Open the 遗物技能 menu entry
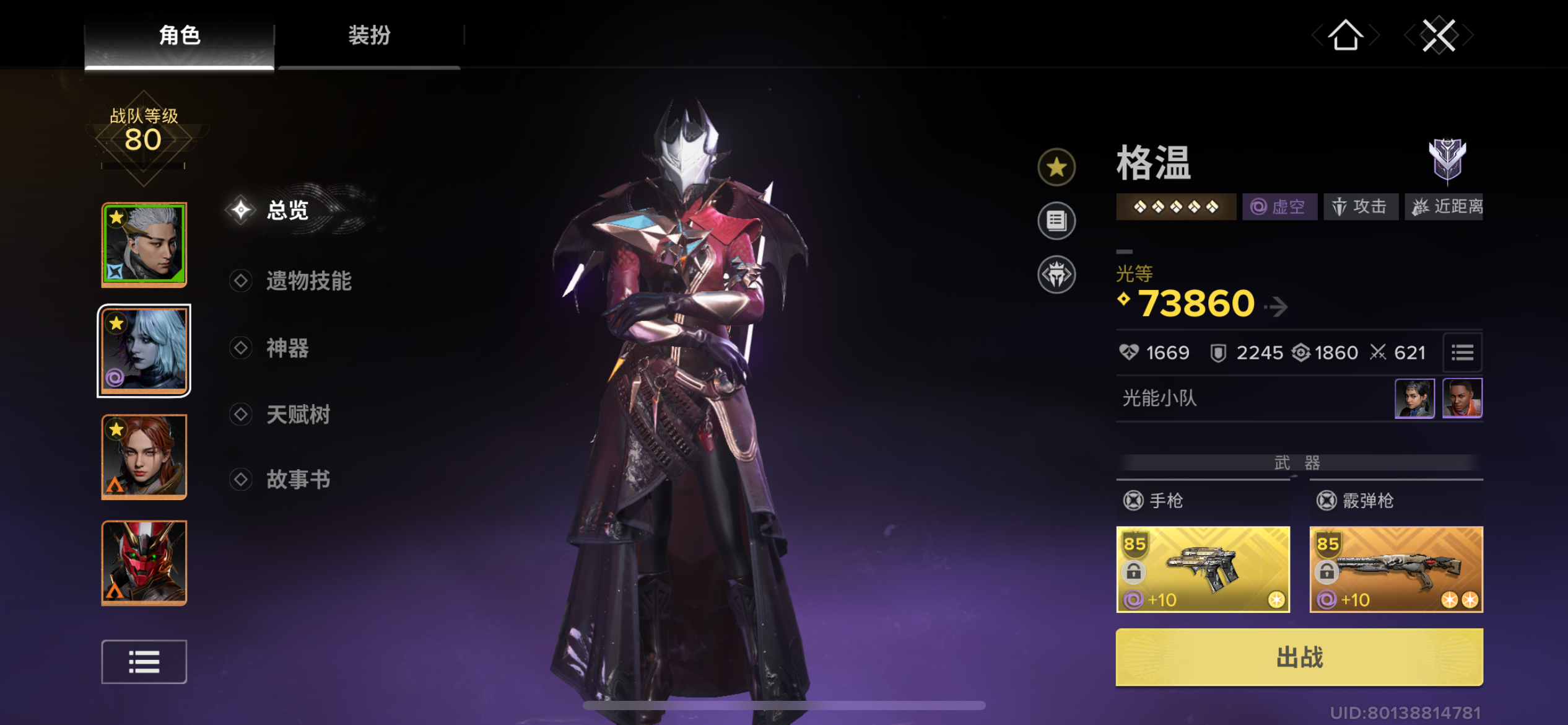 pos(308,281)
